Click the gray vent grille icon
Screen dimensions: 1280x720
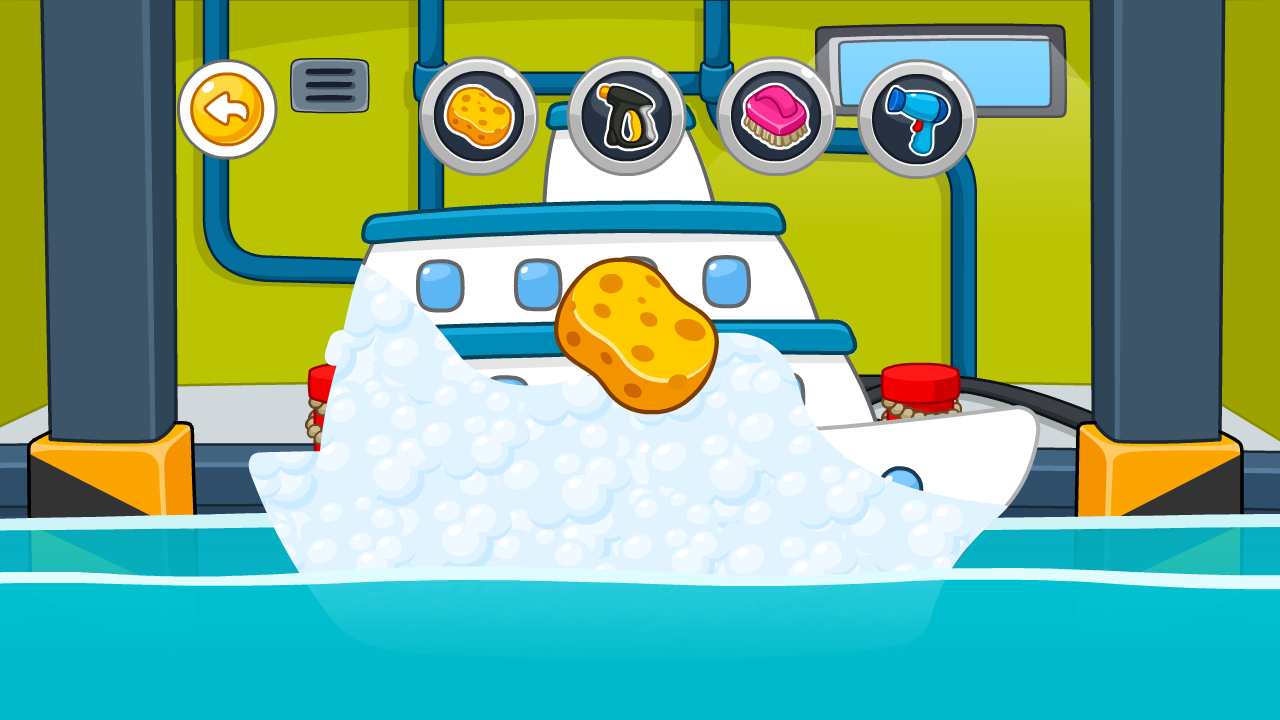(x=331, y=87)
